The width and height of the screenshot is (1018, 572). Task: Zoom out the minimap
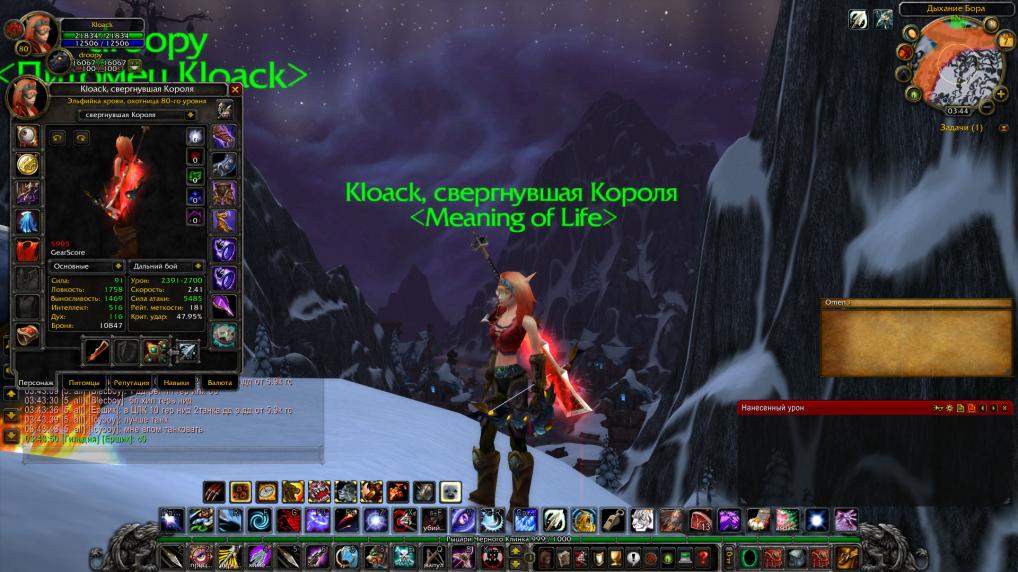[988, 106]
